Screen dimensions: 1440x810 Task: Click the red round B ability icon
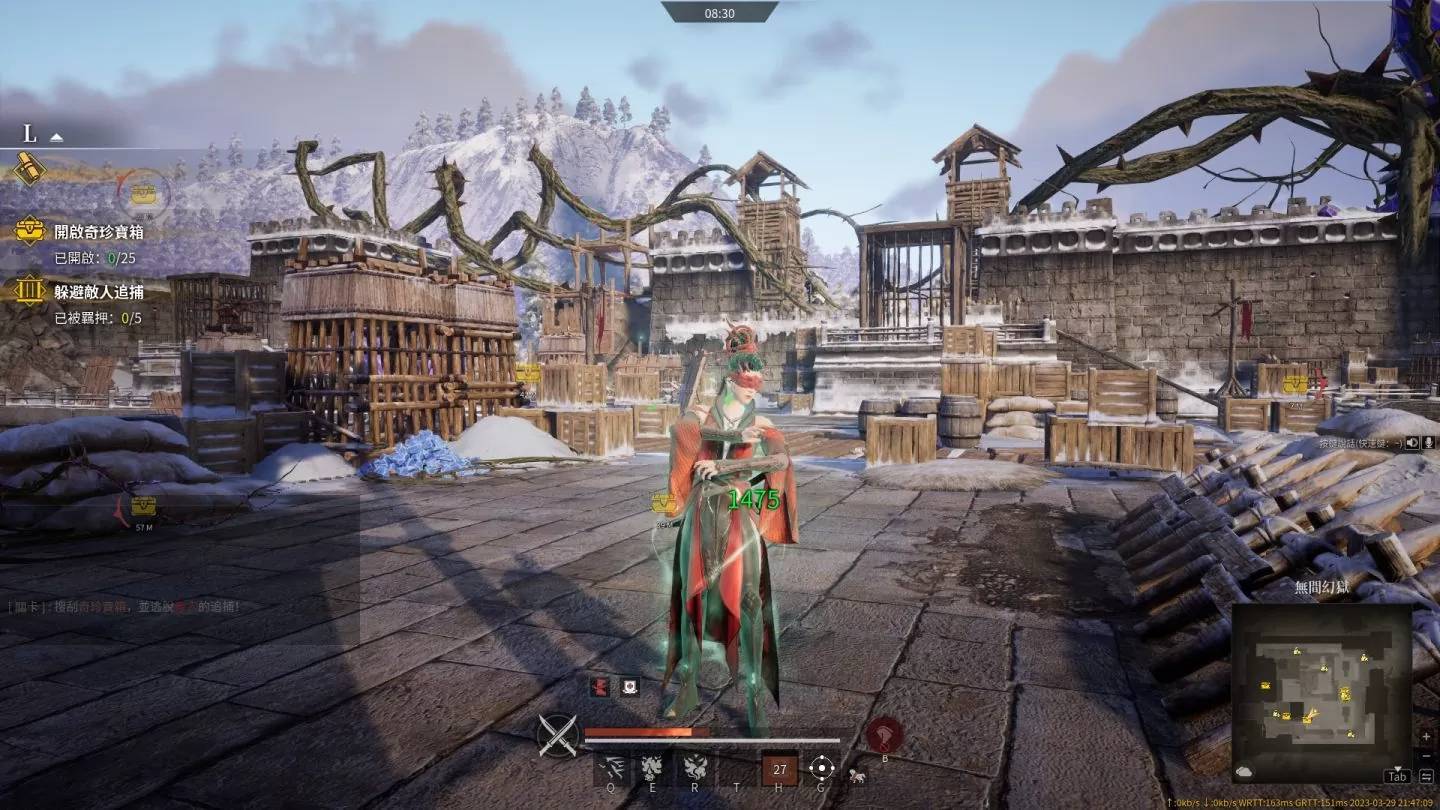pos(884,735)
